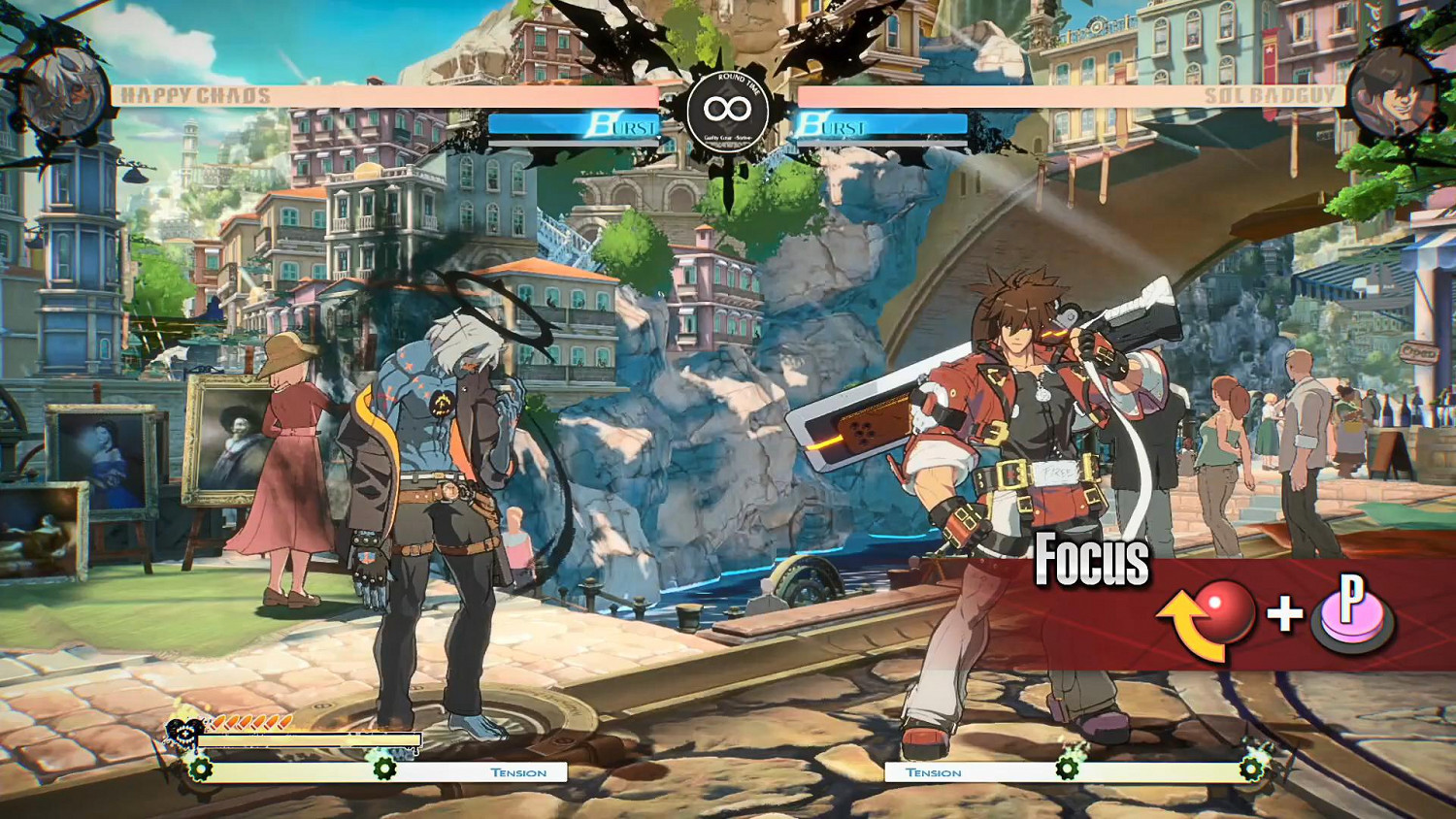This screenshot has height=819, width=1456.
Task: Click the Sol Badguy character portrait
Action: point(1390,92)
